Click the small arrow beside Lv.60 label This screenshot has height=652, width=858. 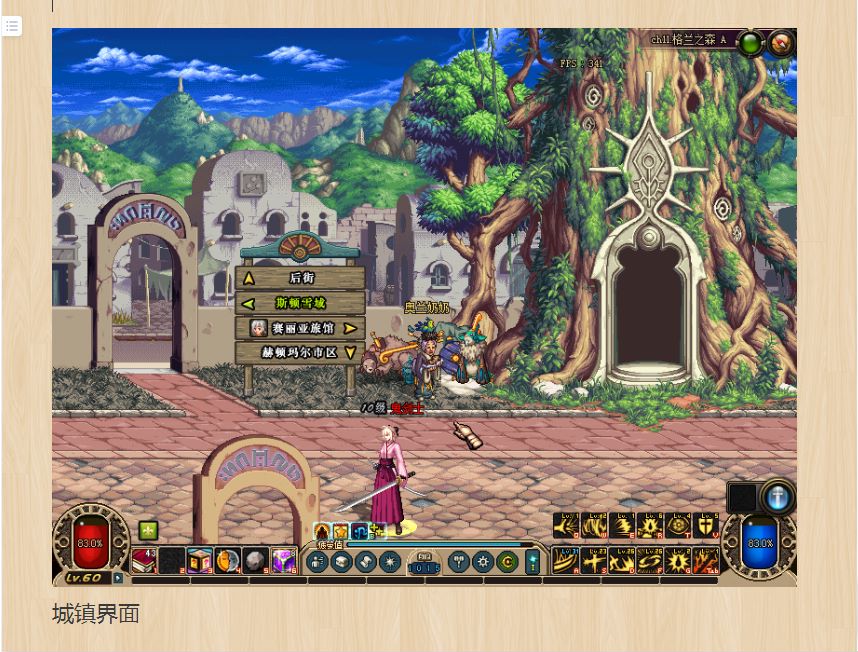coord(119,578)
